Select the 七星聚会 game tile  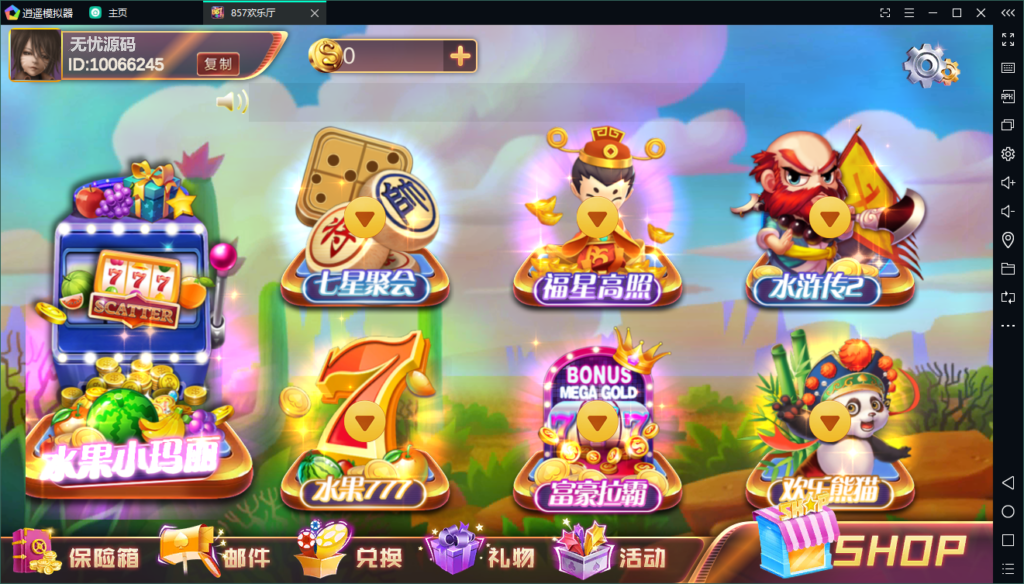pos(365,220)
